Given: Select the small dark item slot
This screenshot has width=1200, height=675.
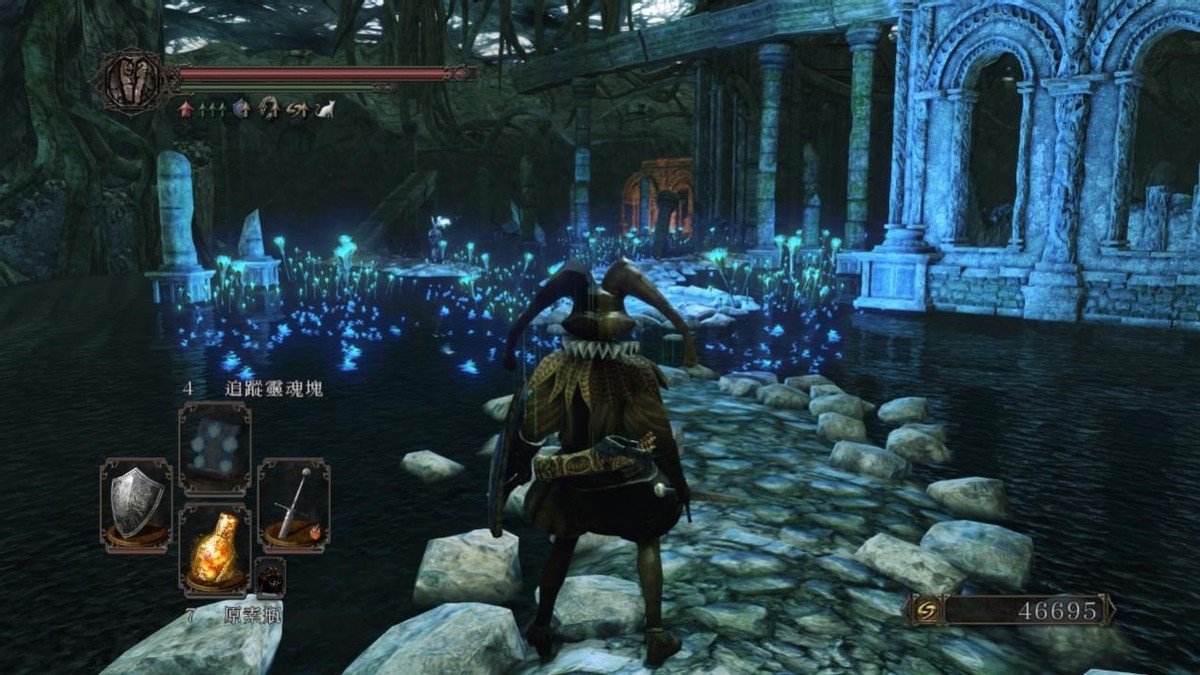Looking at the screenshot, I should click(270, 577).
